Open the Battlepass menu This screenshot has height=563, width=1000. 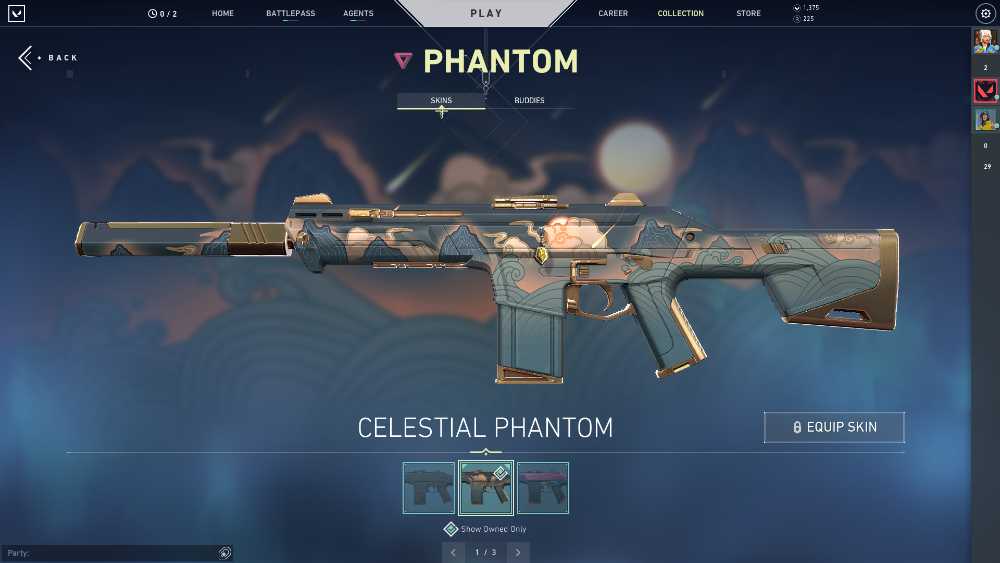point(290,14)
